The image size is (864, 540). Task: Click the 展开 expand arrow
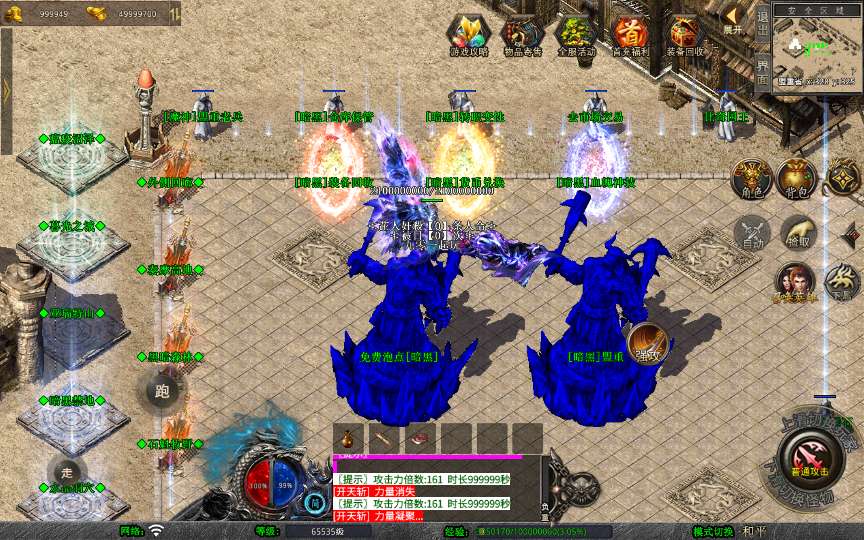click(x=733, y=18)
